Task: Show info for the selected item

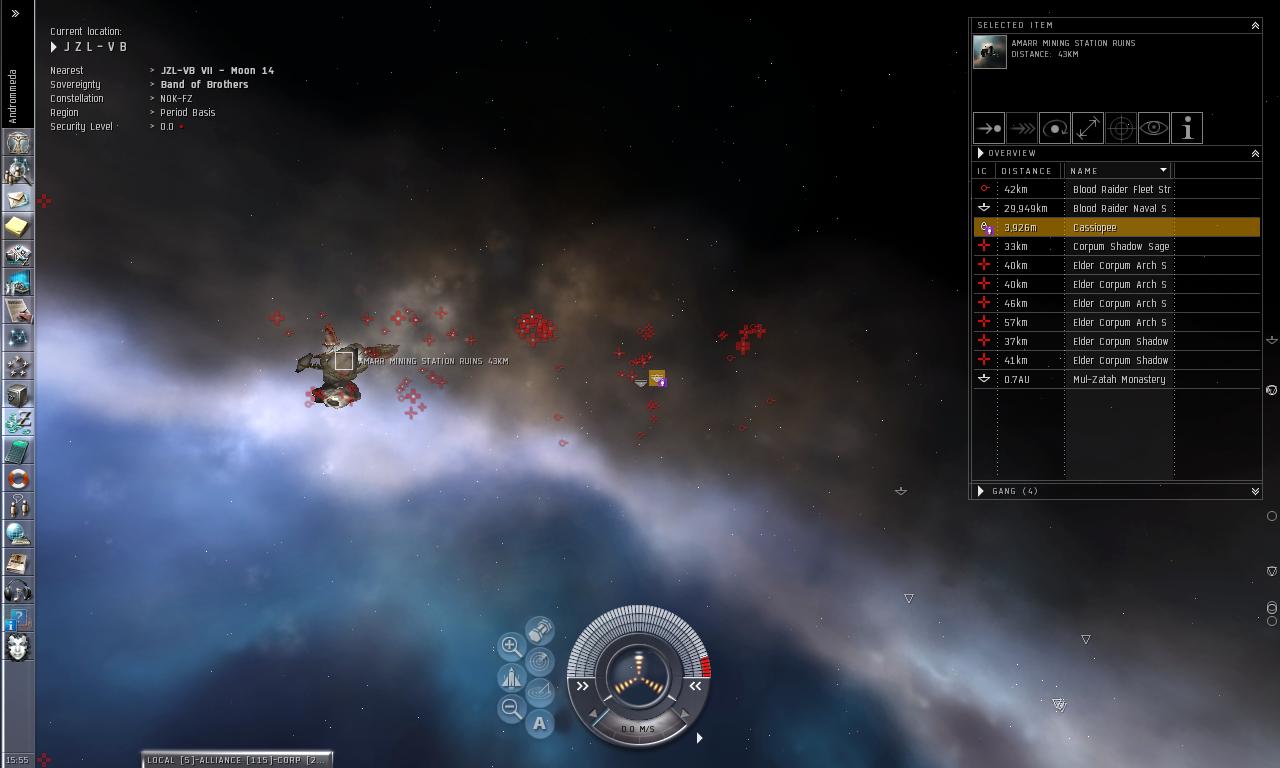Action: (1186, 128)
